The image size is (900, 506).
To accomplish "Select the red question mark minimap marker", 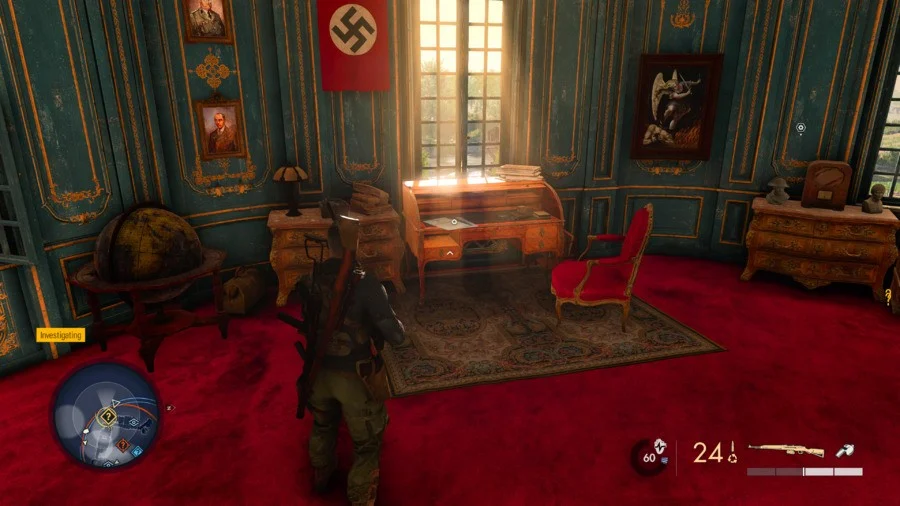I will click(x=123, y=445).
